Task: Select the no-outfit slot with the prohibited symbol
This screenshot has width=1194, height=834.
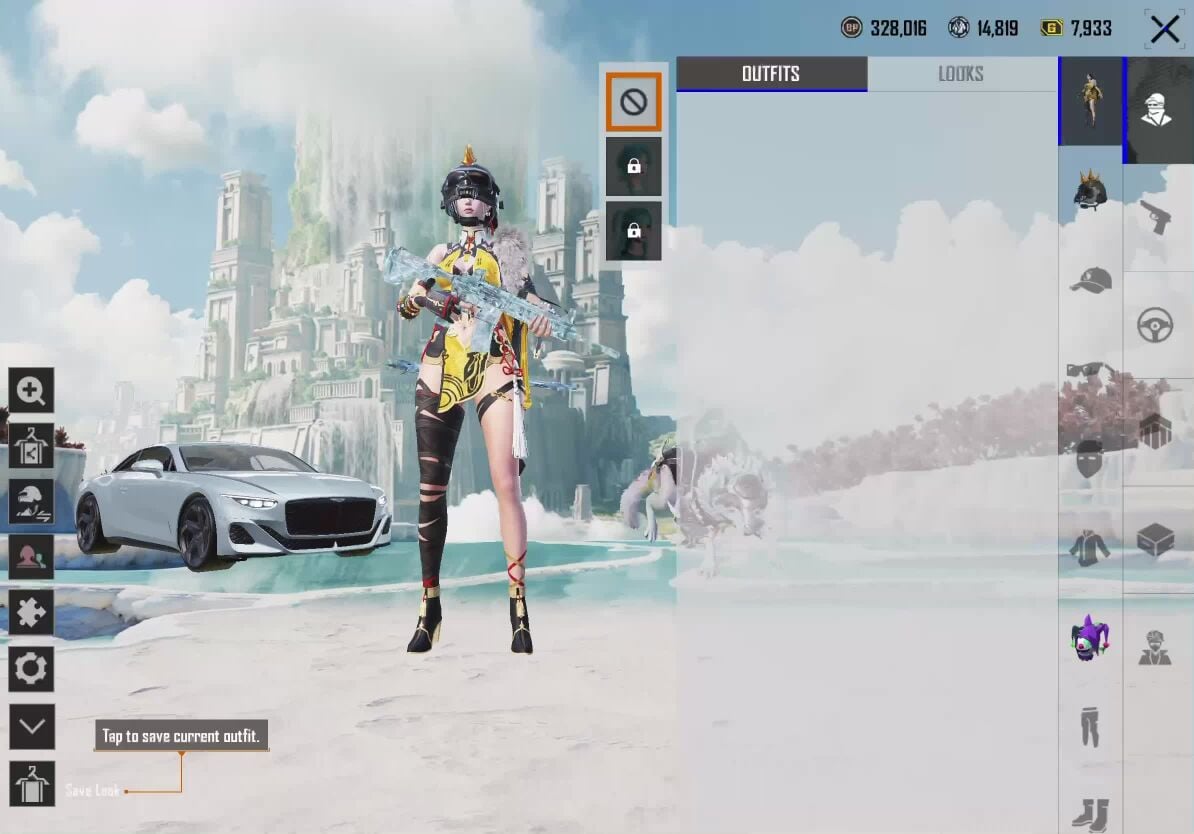Action: point(633,102)
